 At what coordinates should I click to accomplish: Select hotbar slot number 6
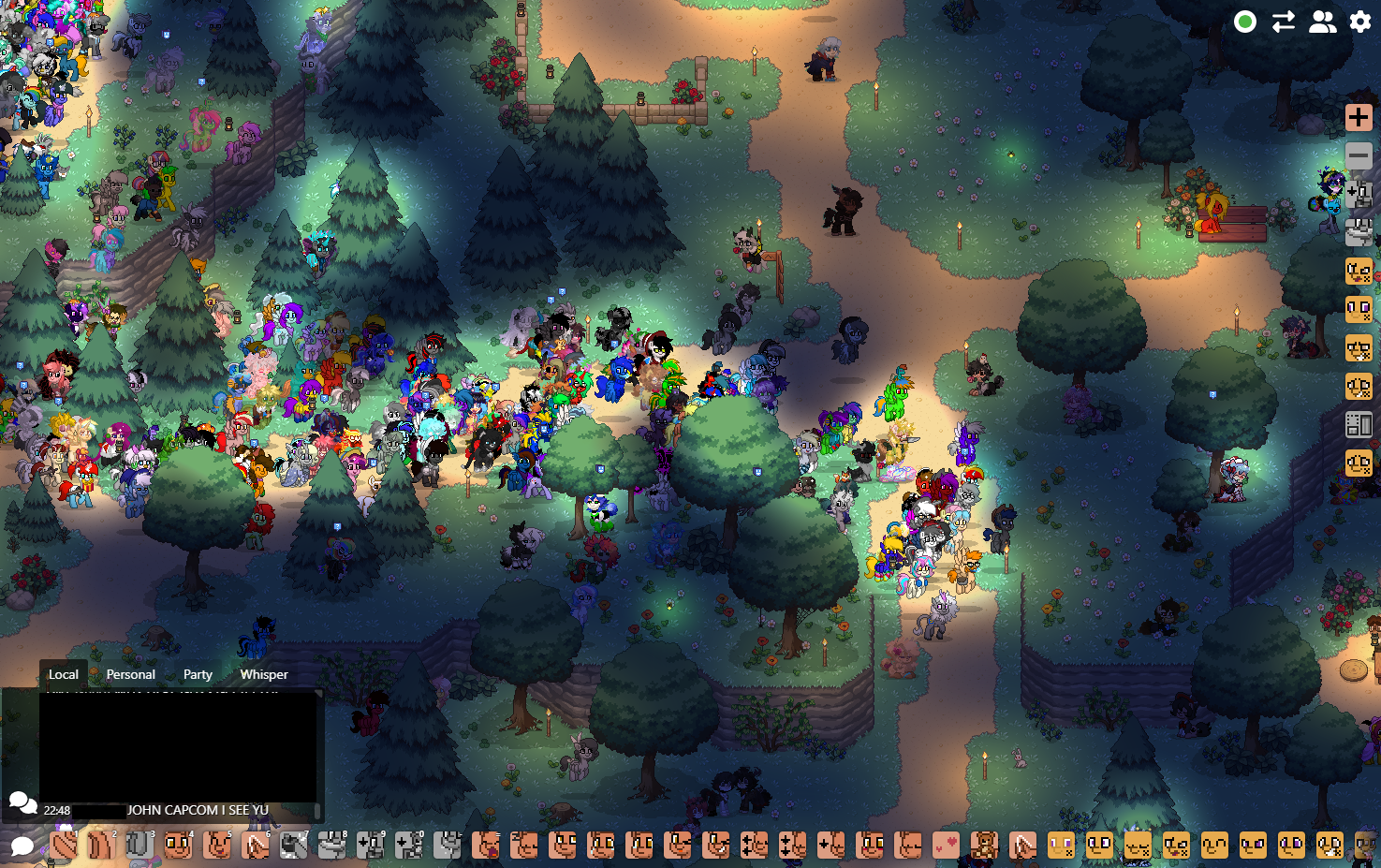pyautogui.click(x=255, y=846)
